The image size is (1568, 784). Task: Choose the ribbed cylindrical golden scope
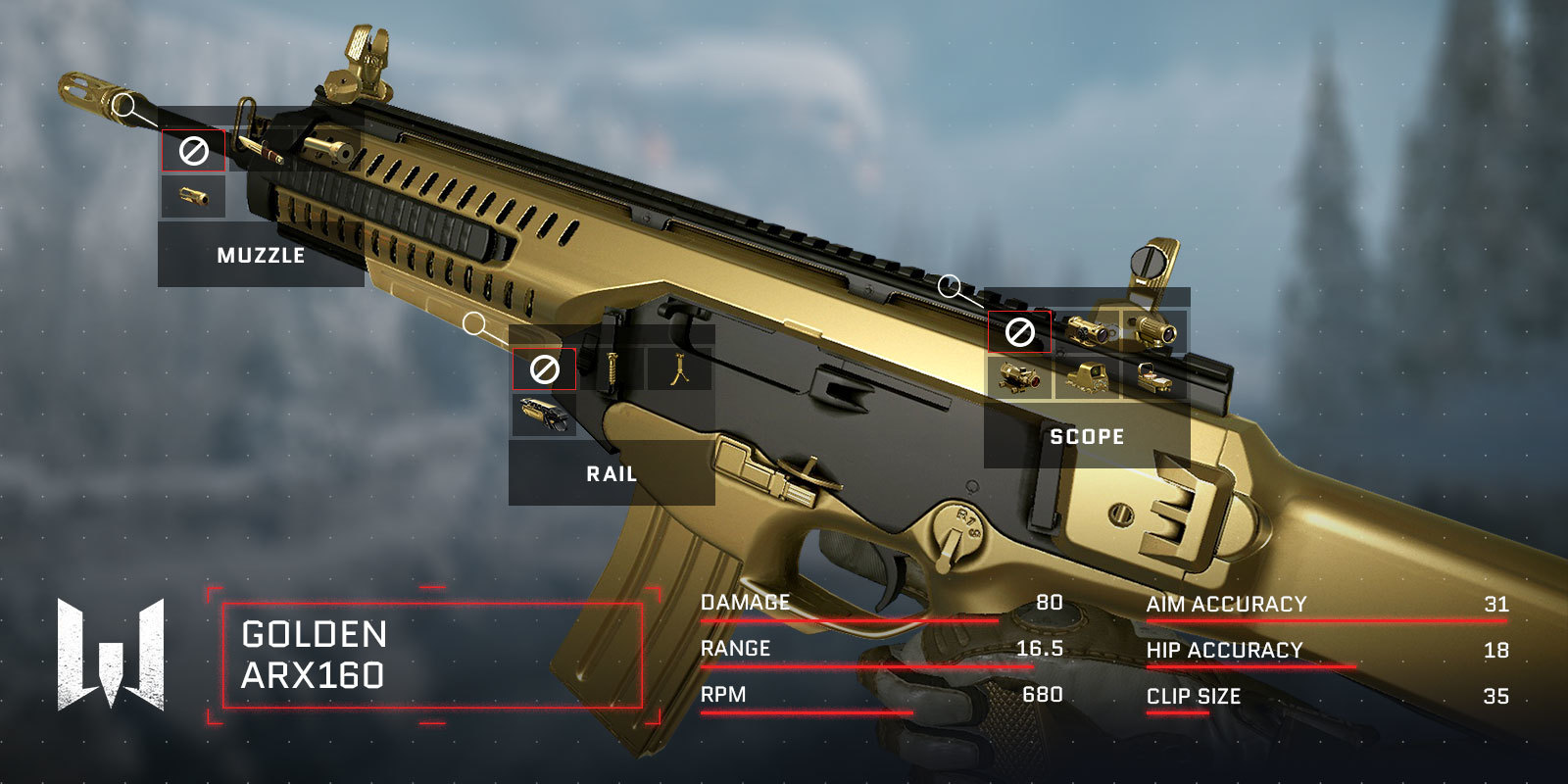pos(1154,332)
